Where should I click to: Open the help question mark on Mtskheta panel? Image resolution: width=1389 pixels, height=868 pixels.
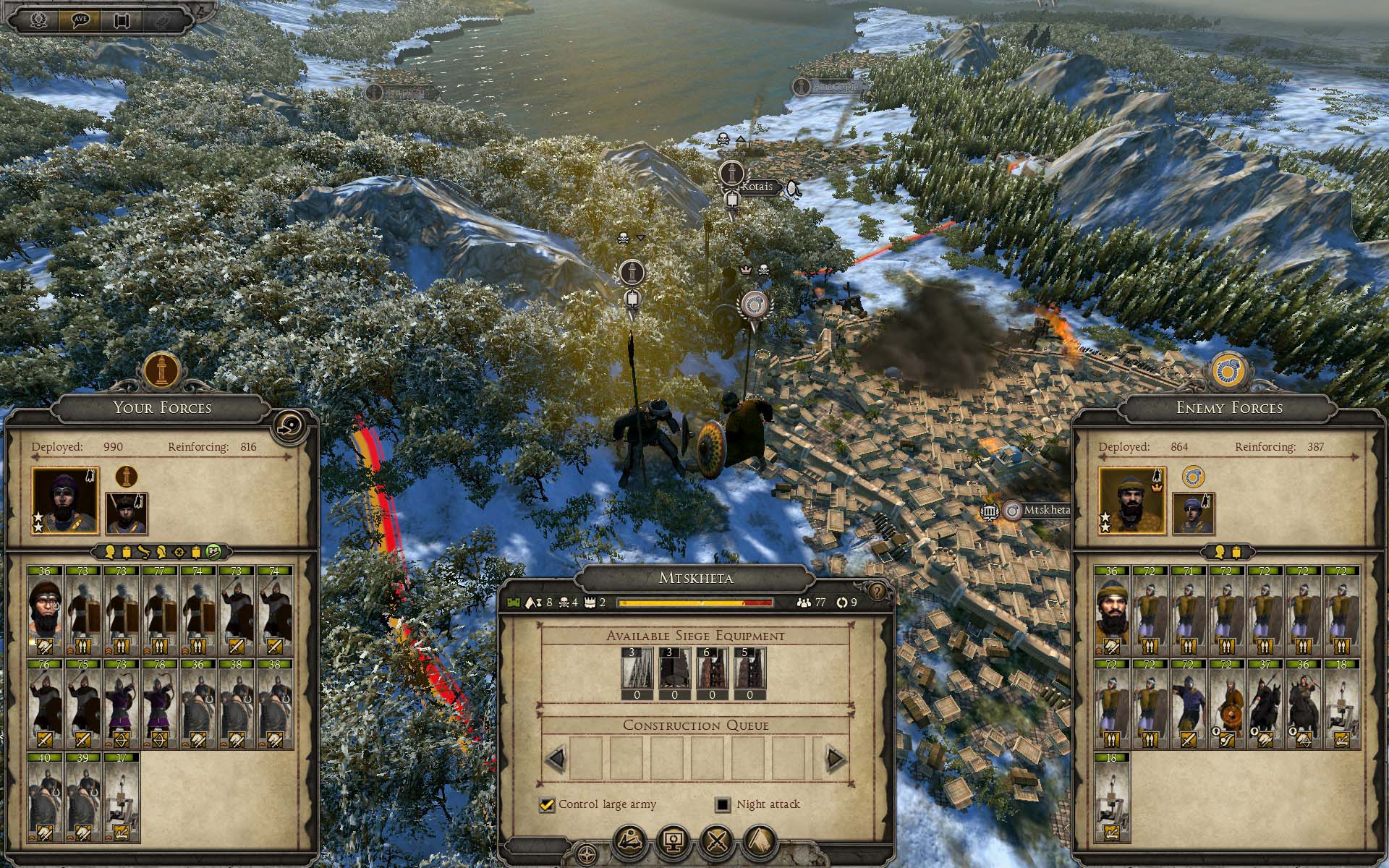tap(878, 592)
